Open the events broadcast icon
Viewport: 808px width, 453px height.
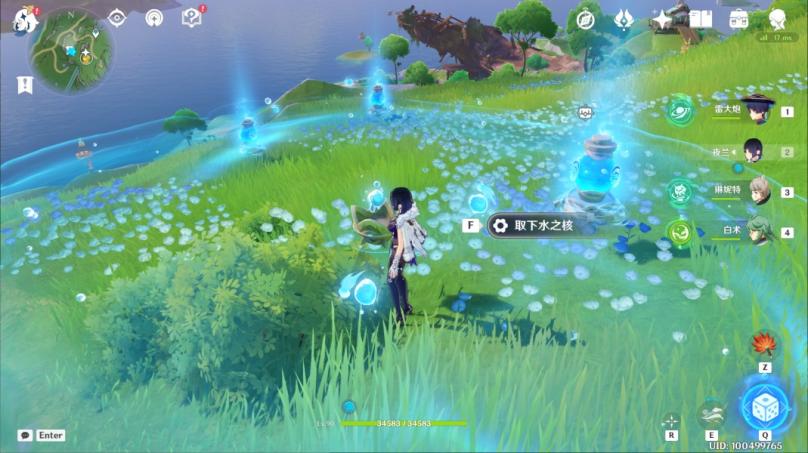tap(154, 18)
